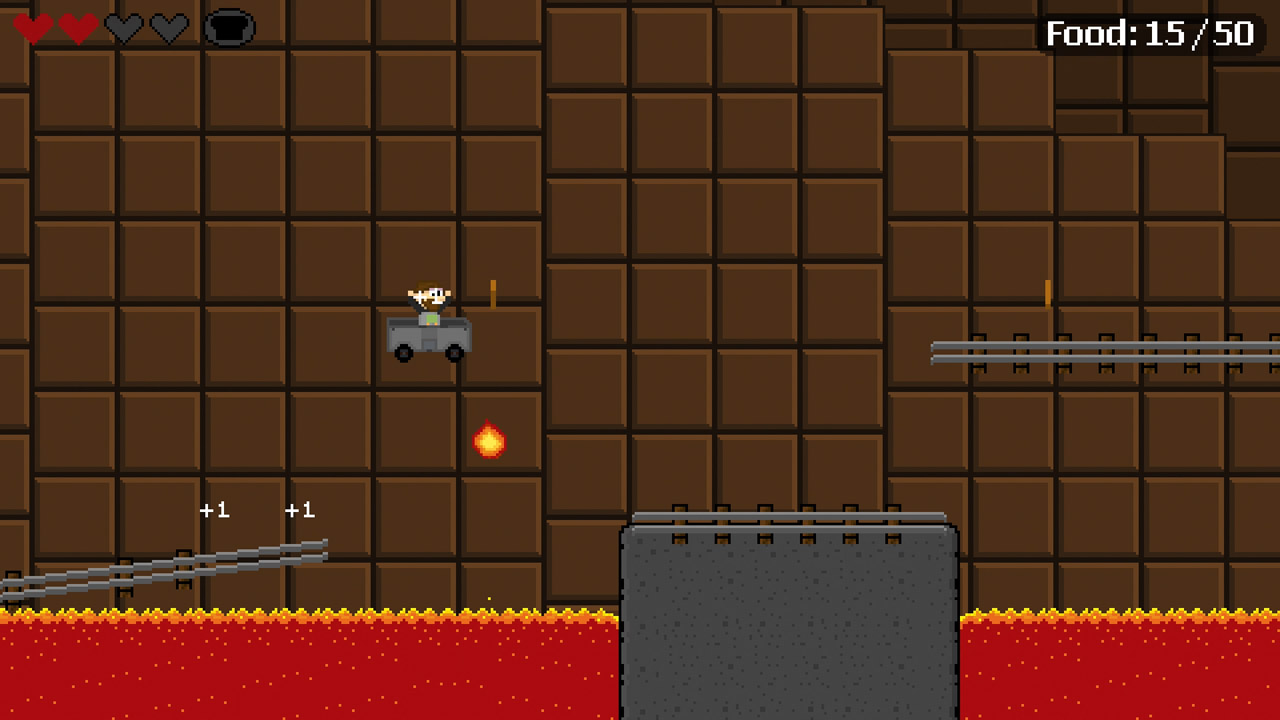1280x720 pixels.
Task: Click the torch beside the minecart
Action: click(x=492, y=295)
